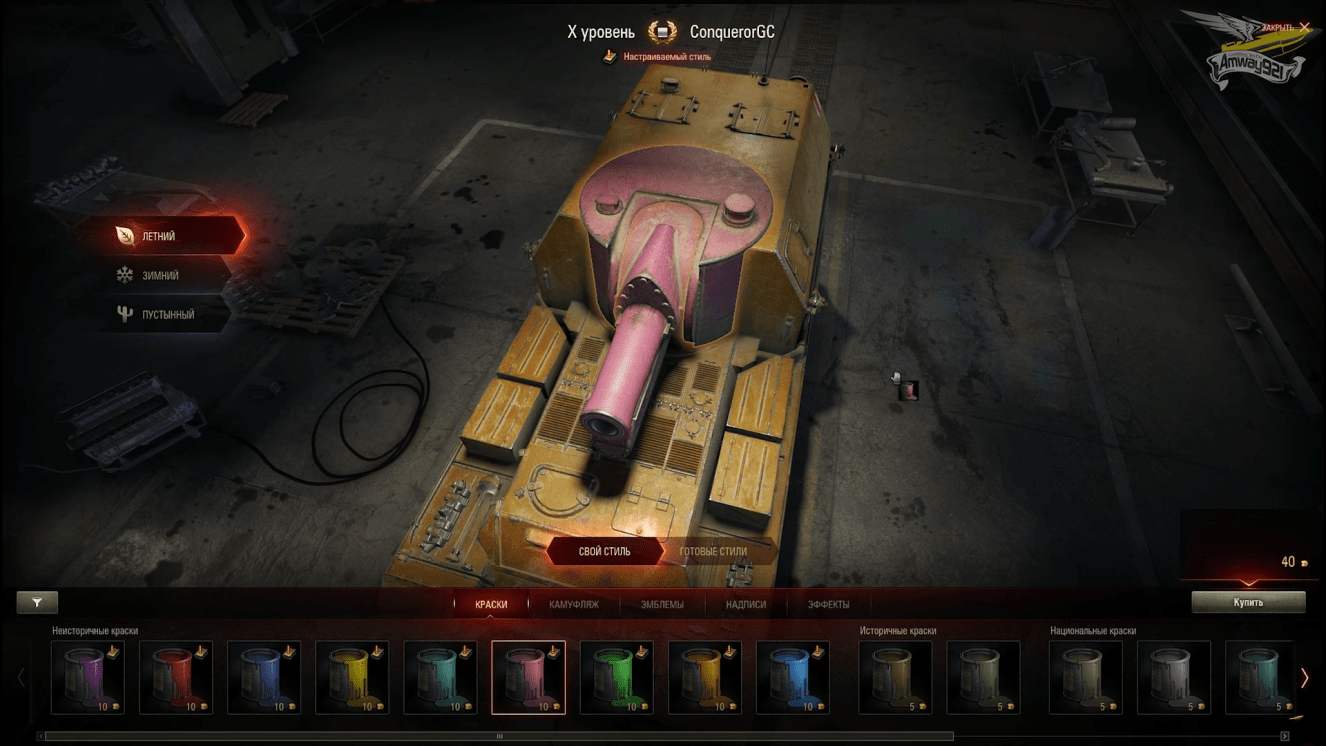Open the paint filter funnel button
The image size is (1326, 746).
click(x=37, y=602)
